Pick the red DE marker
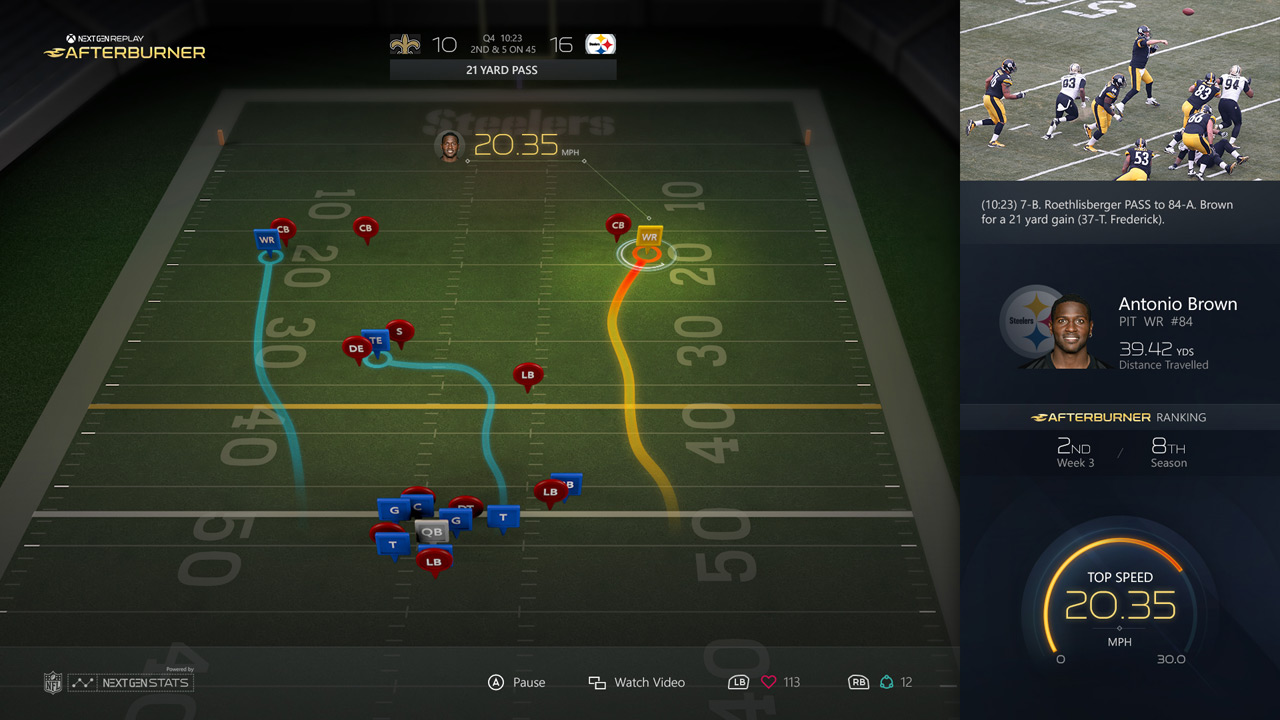 [x=356, y=348]
